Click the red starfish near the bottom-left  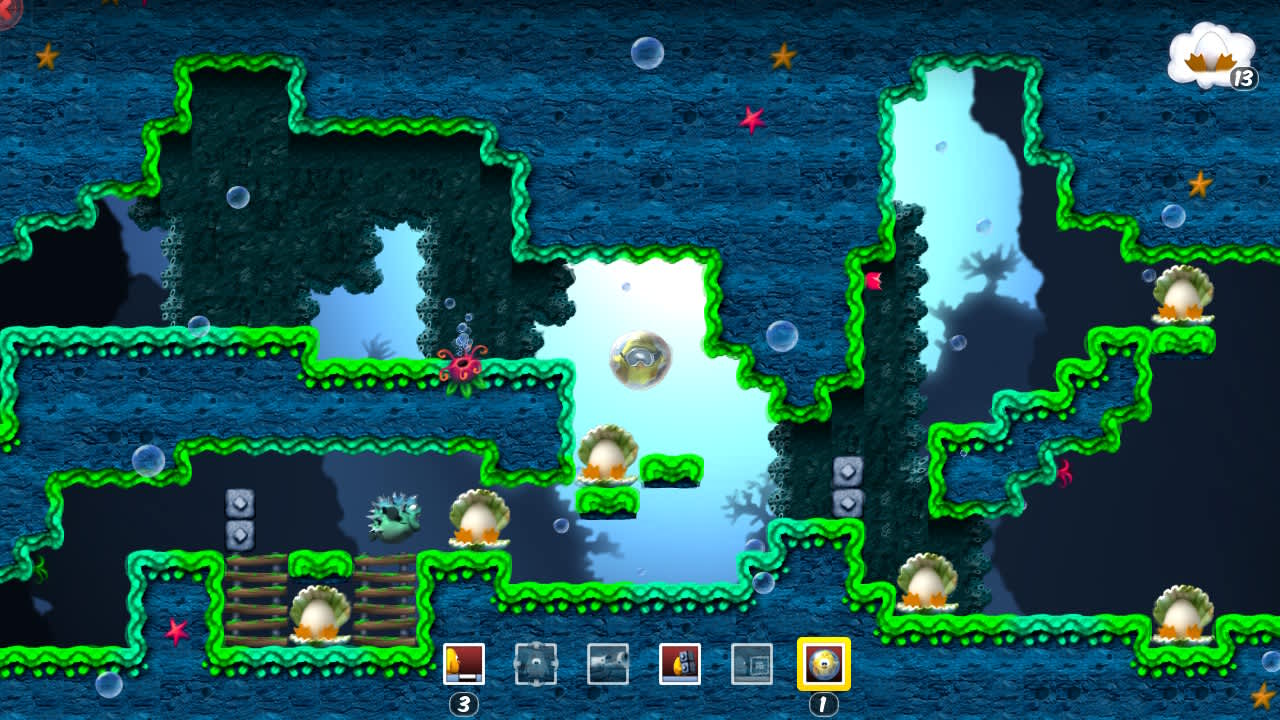click(175, 630)
